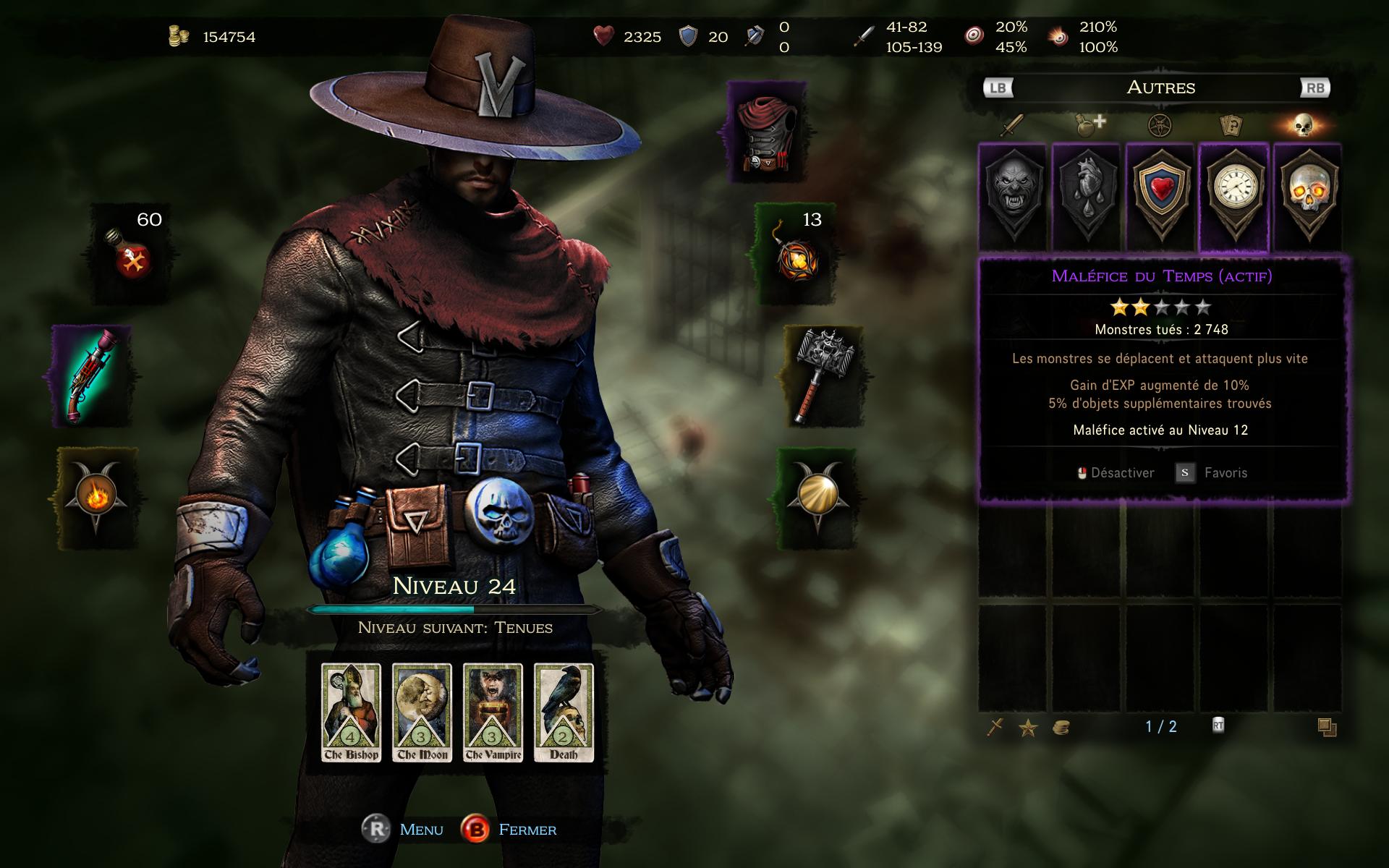This screenshot has height=868, width=1389.
Task: Select the red potion slot
Action: (132, 253)
